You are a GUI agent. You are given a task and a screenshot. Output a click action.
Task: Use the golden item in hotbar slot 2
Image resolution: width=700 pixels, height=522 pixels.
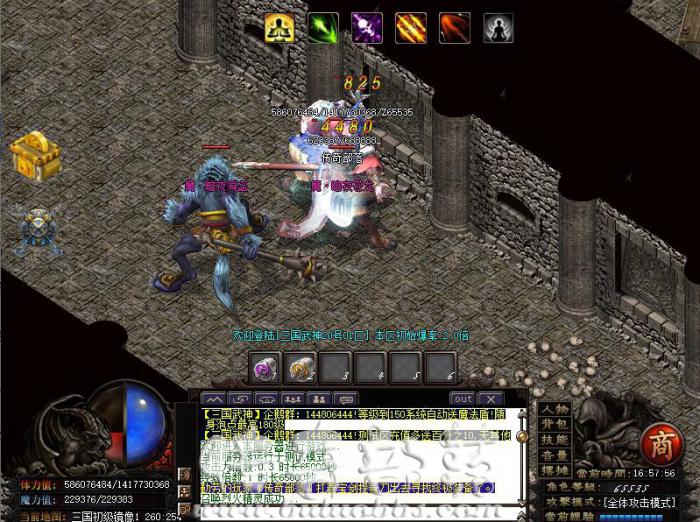tap(300, 368)
